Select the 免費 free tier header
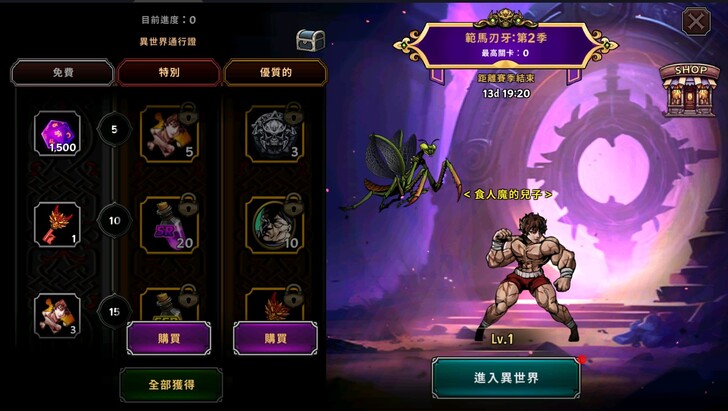Screen dimensions: 728x411 pos(61,72)
